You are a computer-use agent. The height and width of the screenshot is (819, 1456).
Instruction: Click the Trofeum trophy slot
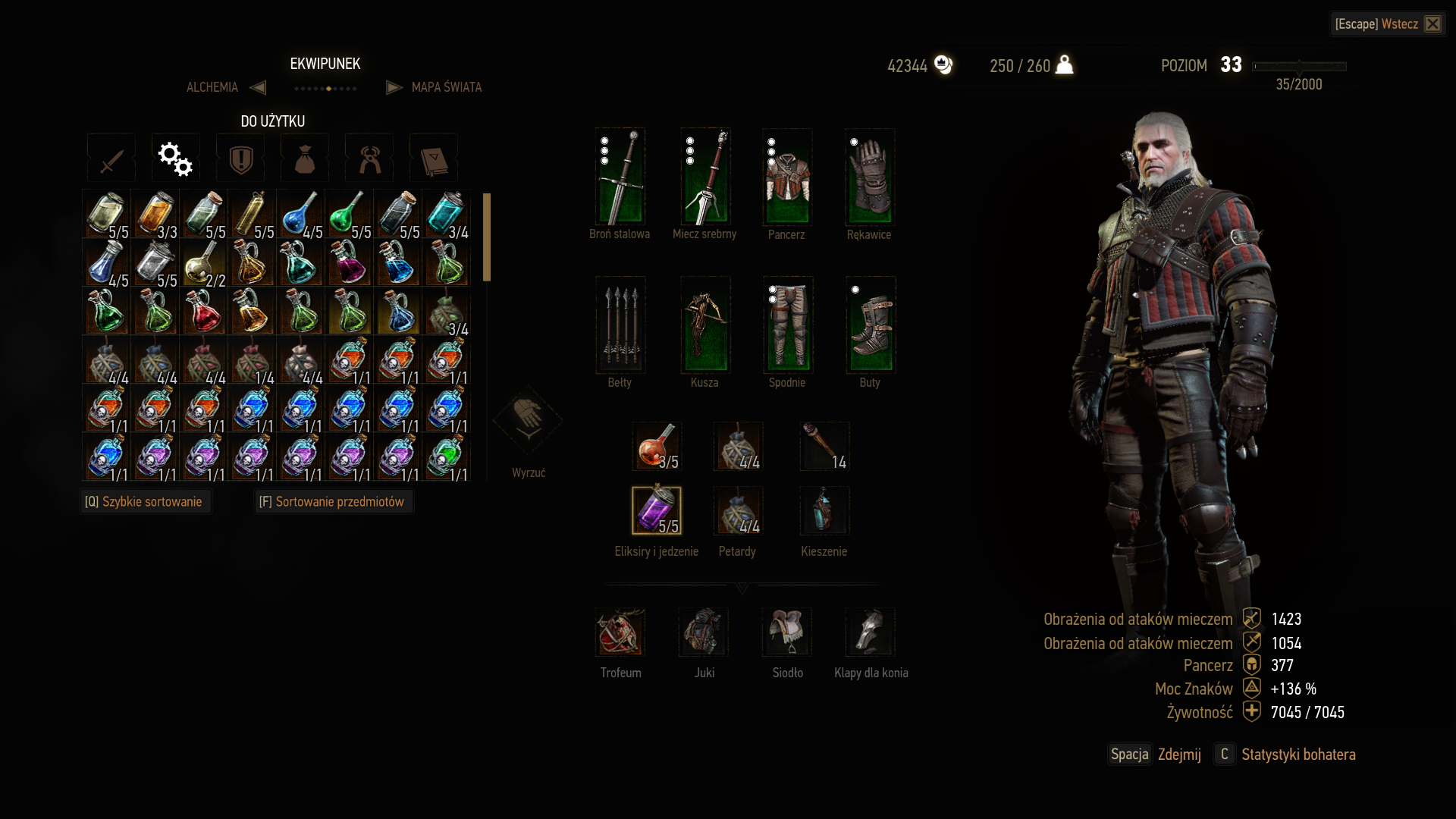620,632
